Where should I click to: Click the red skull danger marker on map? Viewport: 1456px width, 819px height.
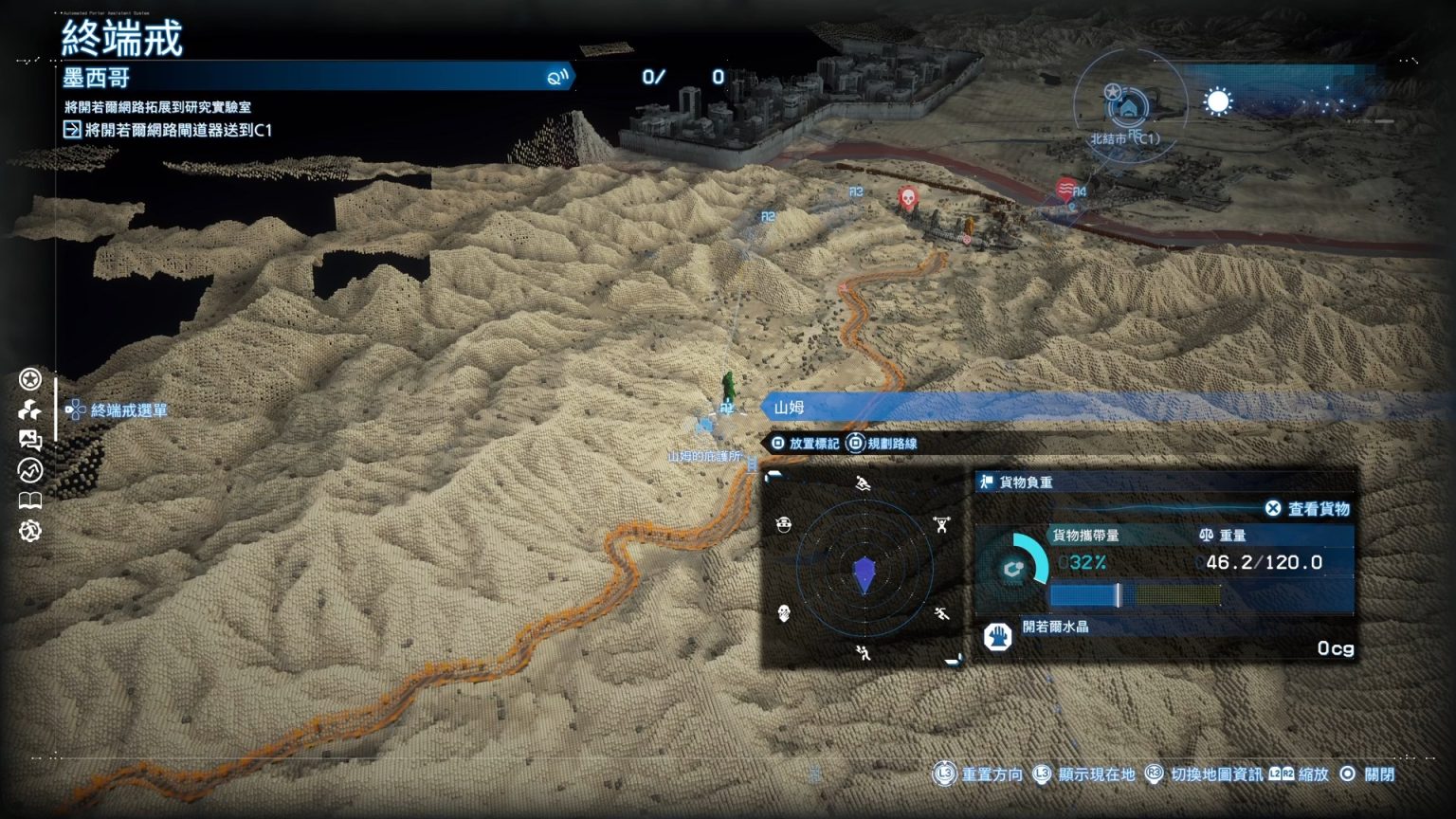907,198
